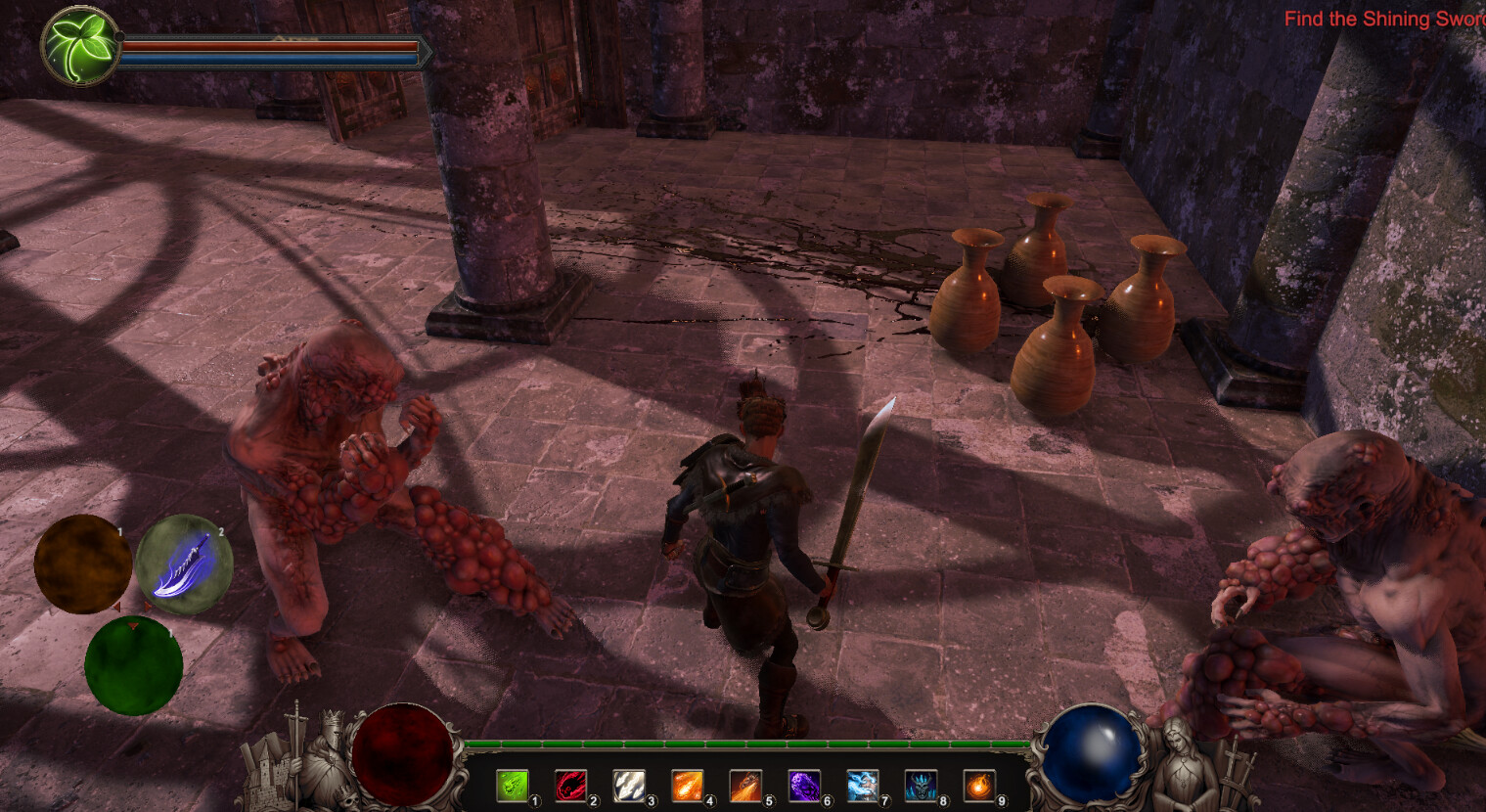Image resolution: width=1486 pixels, height=812 pixels.
Task: Select the flaming charge ability in slot 5
Action: (x=745, y=785)
